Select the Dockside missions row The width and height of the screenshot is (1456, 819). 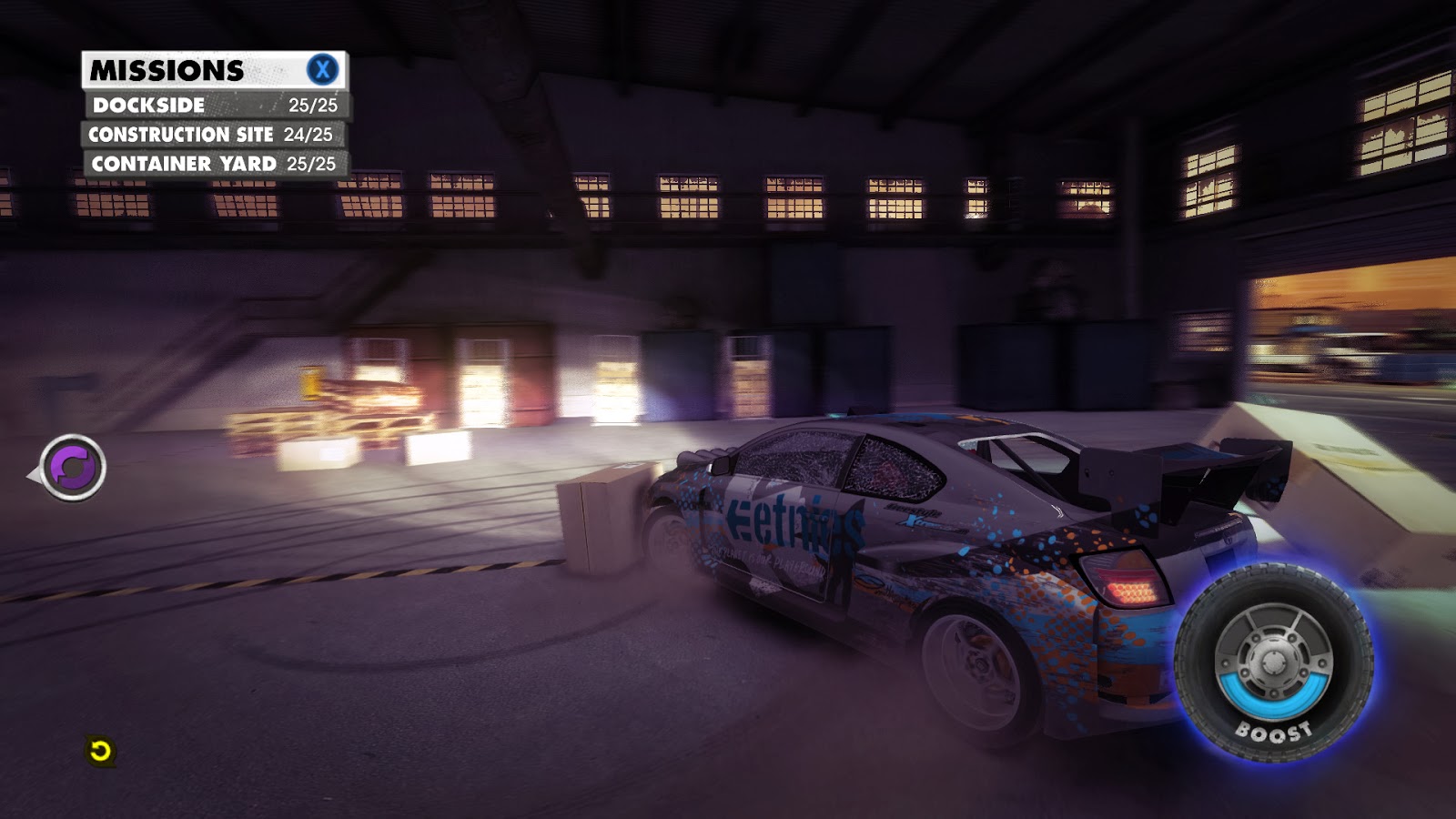click(x=215, y=105)
